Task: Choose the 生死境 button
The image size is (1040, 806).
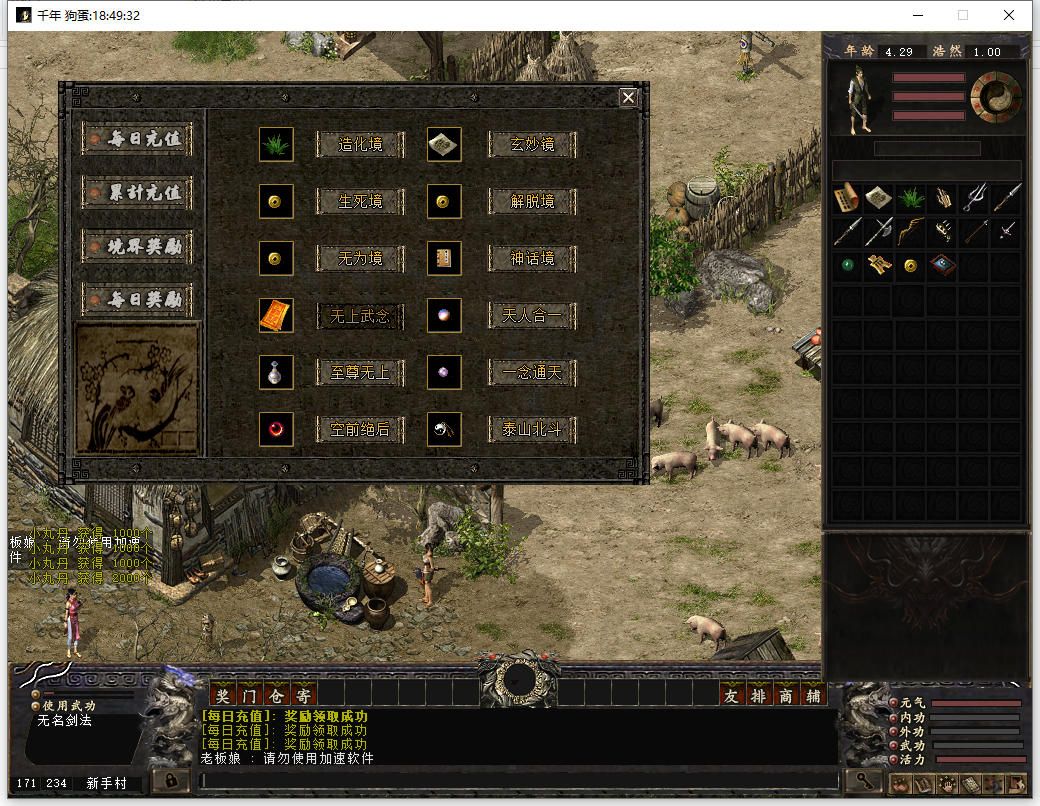Action: click(360, 202)
